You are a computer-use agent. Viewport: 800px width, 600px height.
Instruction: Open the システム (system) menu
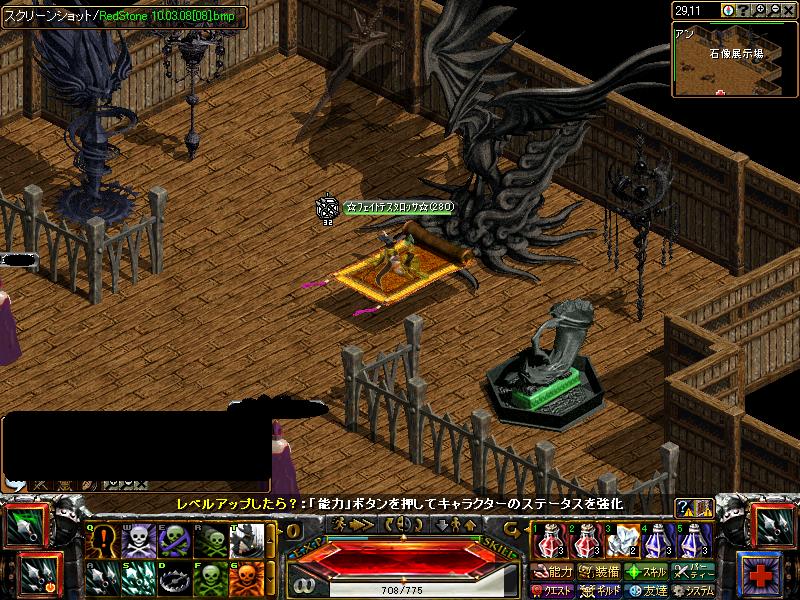tap(693, 591)
